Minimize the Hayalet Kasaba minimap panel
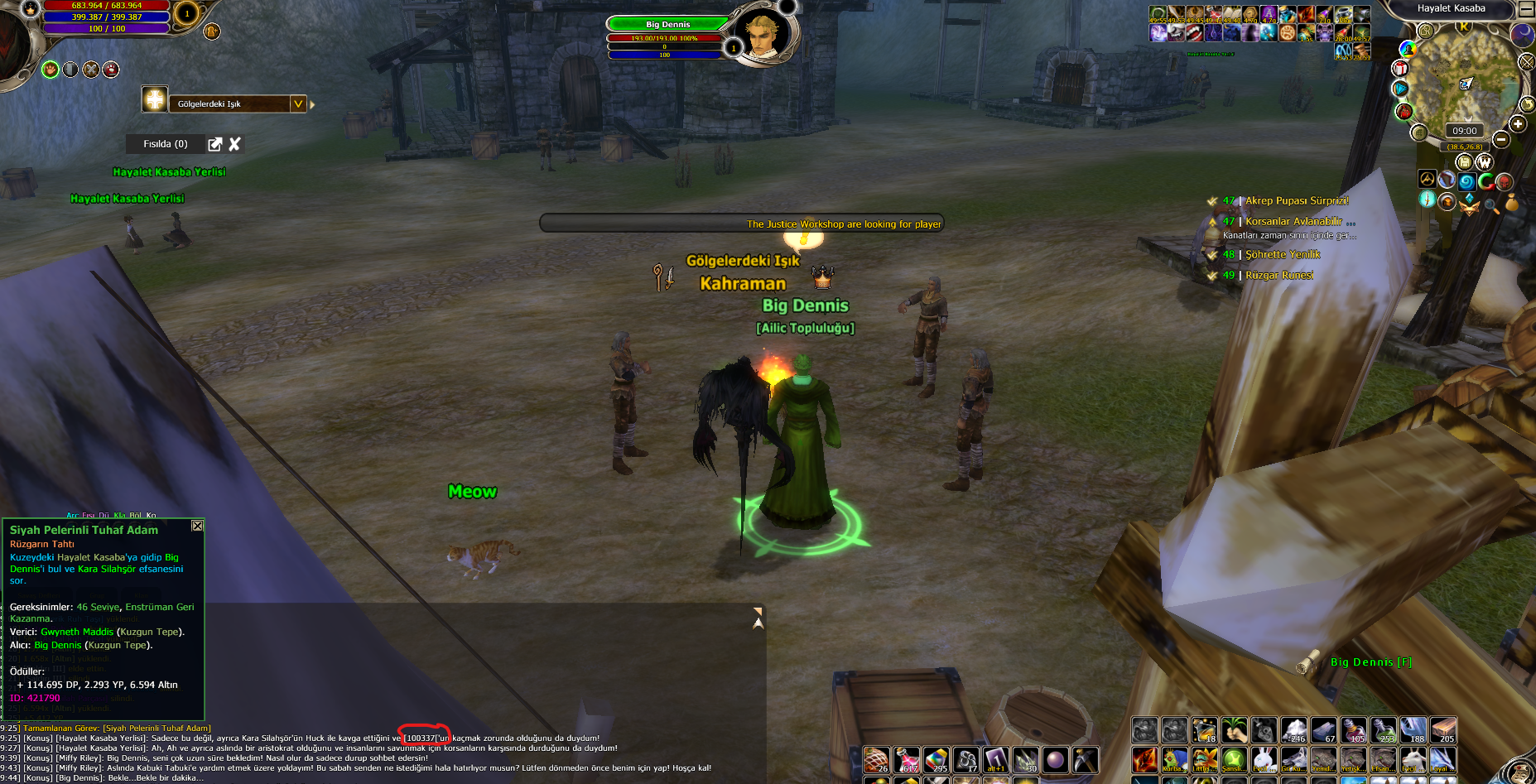 click(1526, 9)
